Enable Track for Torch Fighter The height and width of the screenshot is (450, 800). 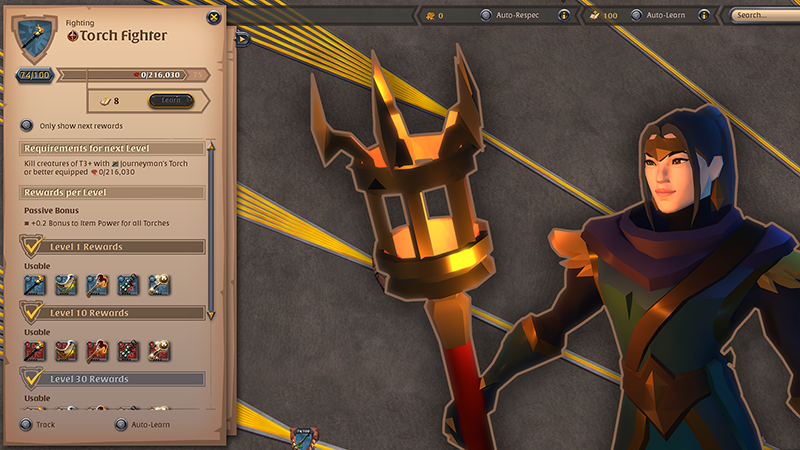(26, 424)
